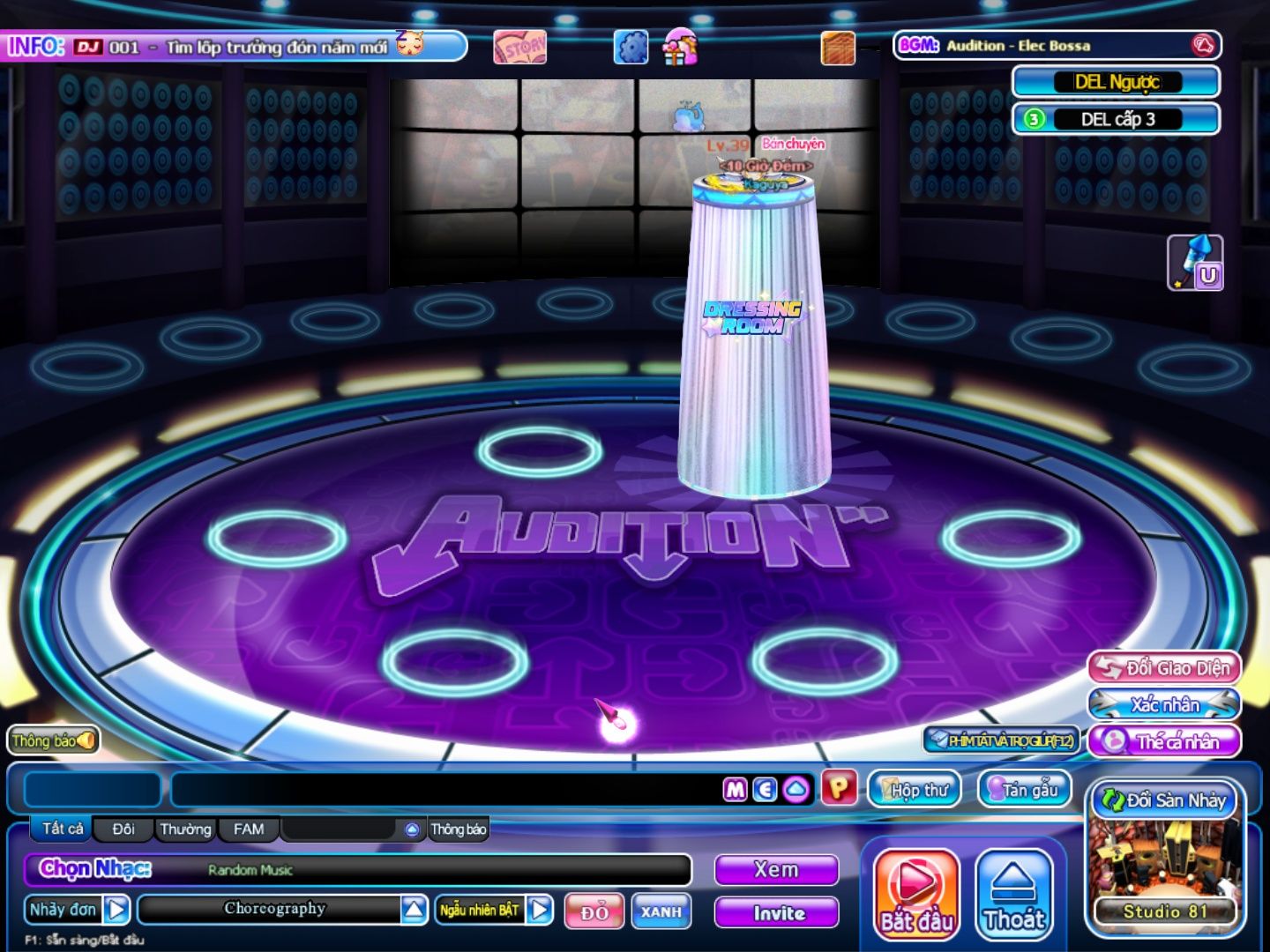1270x952 pixels.
Task: Open the Tán gẫu chat window
Action: [1024, 789]
